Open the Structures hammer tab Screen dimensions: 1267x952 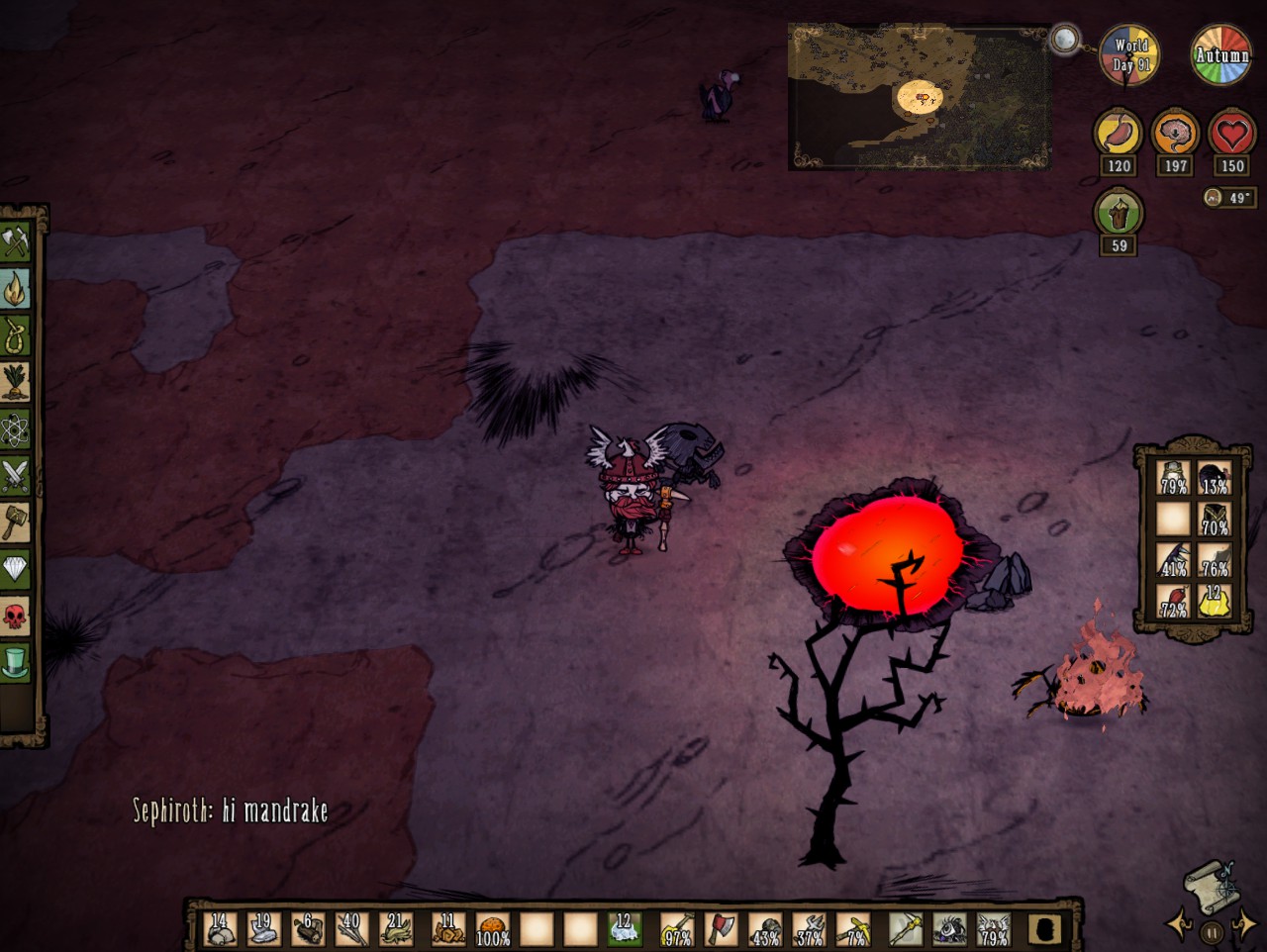click(x=16, y=523)
